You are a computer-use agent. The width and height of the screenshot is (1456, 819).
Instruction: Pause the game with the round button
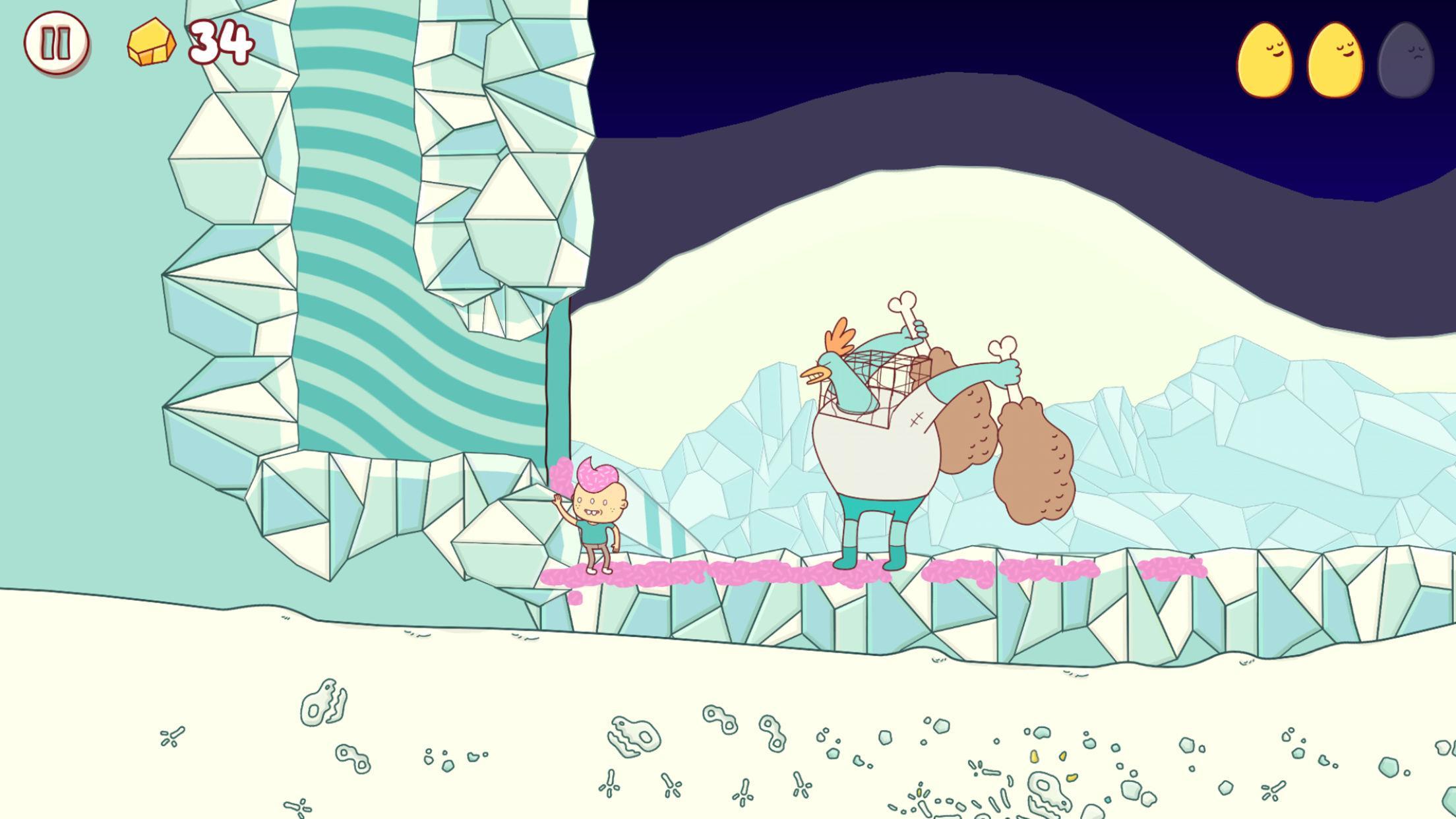coord(56,43)
